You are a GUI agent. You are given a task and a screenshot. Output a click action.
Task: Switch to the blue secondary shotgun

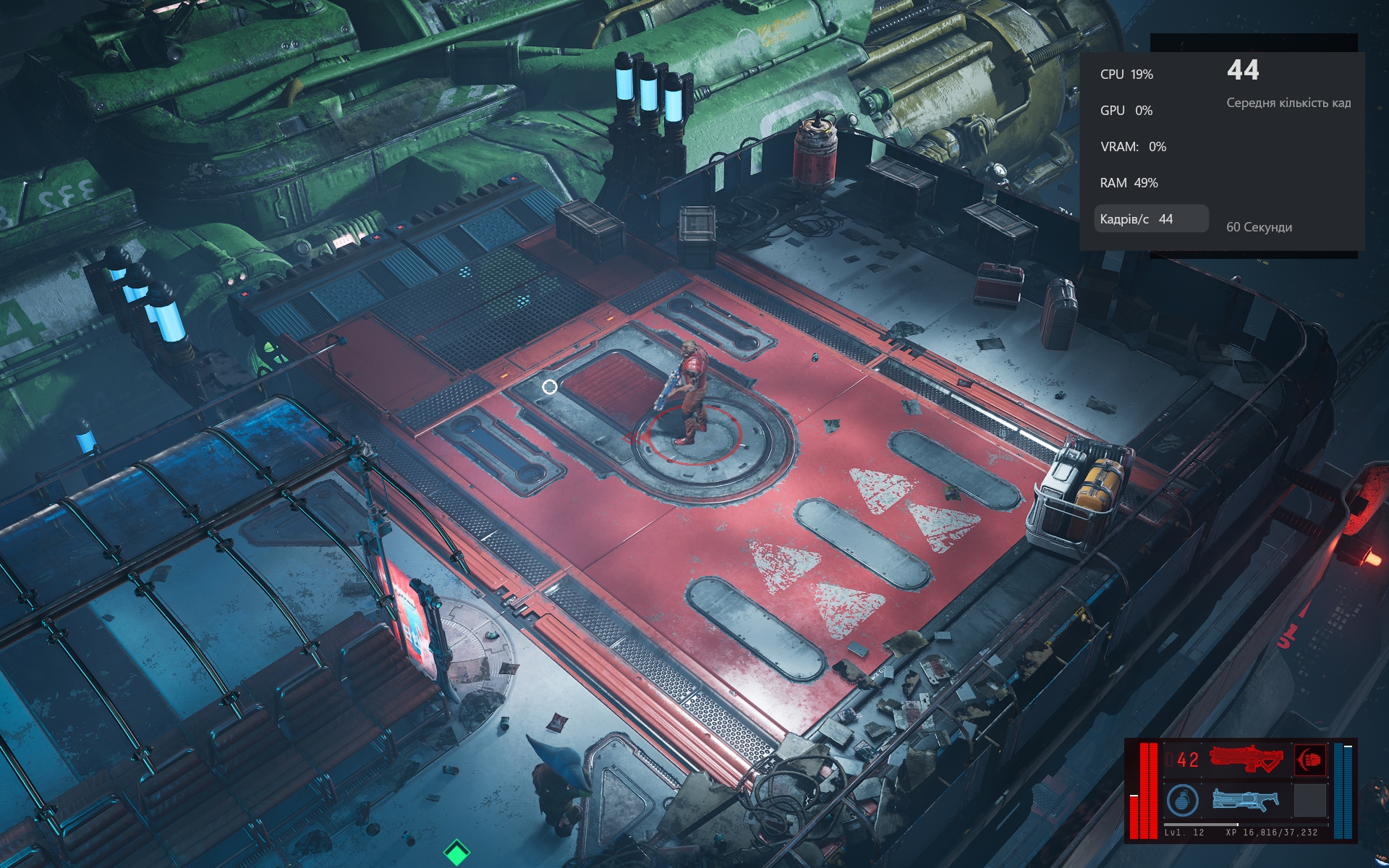click(x=1245, y=799)
